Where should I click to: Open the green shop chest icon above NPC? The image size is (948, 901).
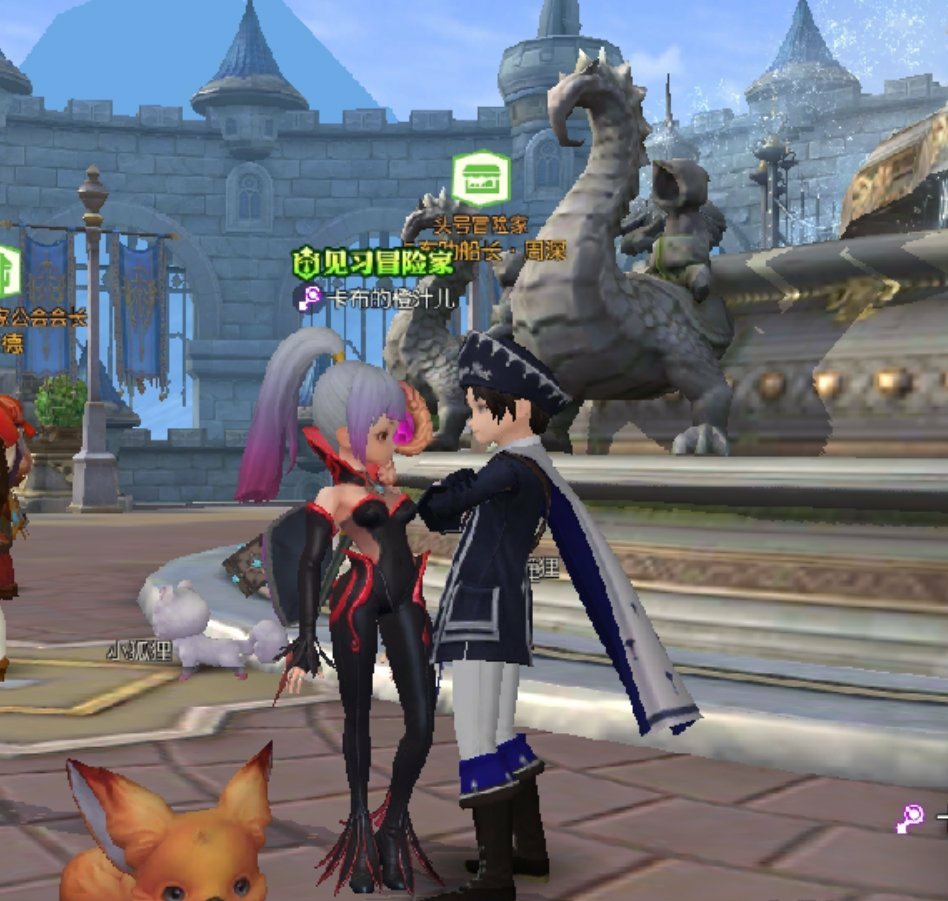coord(481,179)
